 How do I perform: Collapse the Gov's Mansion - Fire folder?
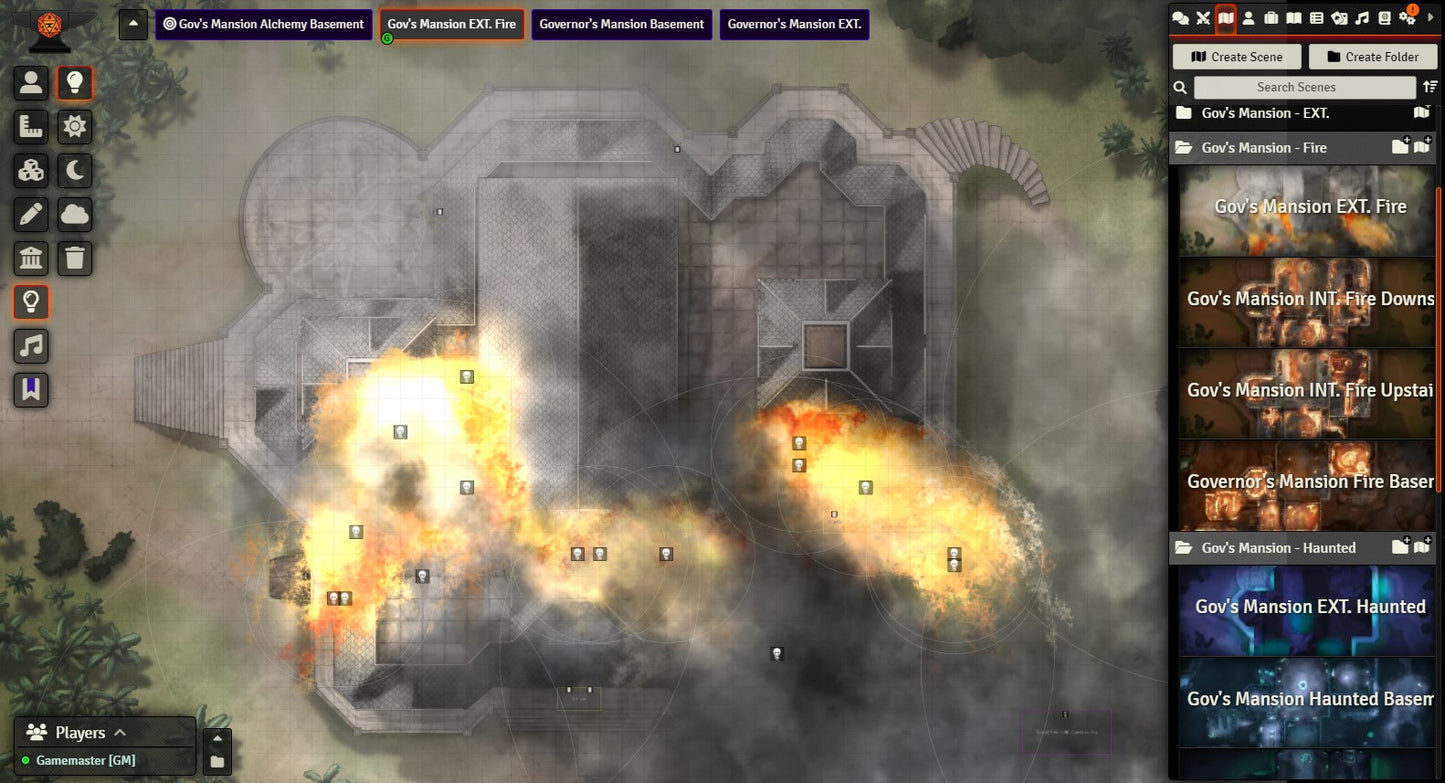pos(1264,148)
